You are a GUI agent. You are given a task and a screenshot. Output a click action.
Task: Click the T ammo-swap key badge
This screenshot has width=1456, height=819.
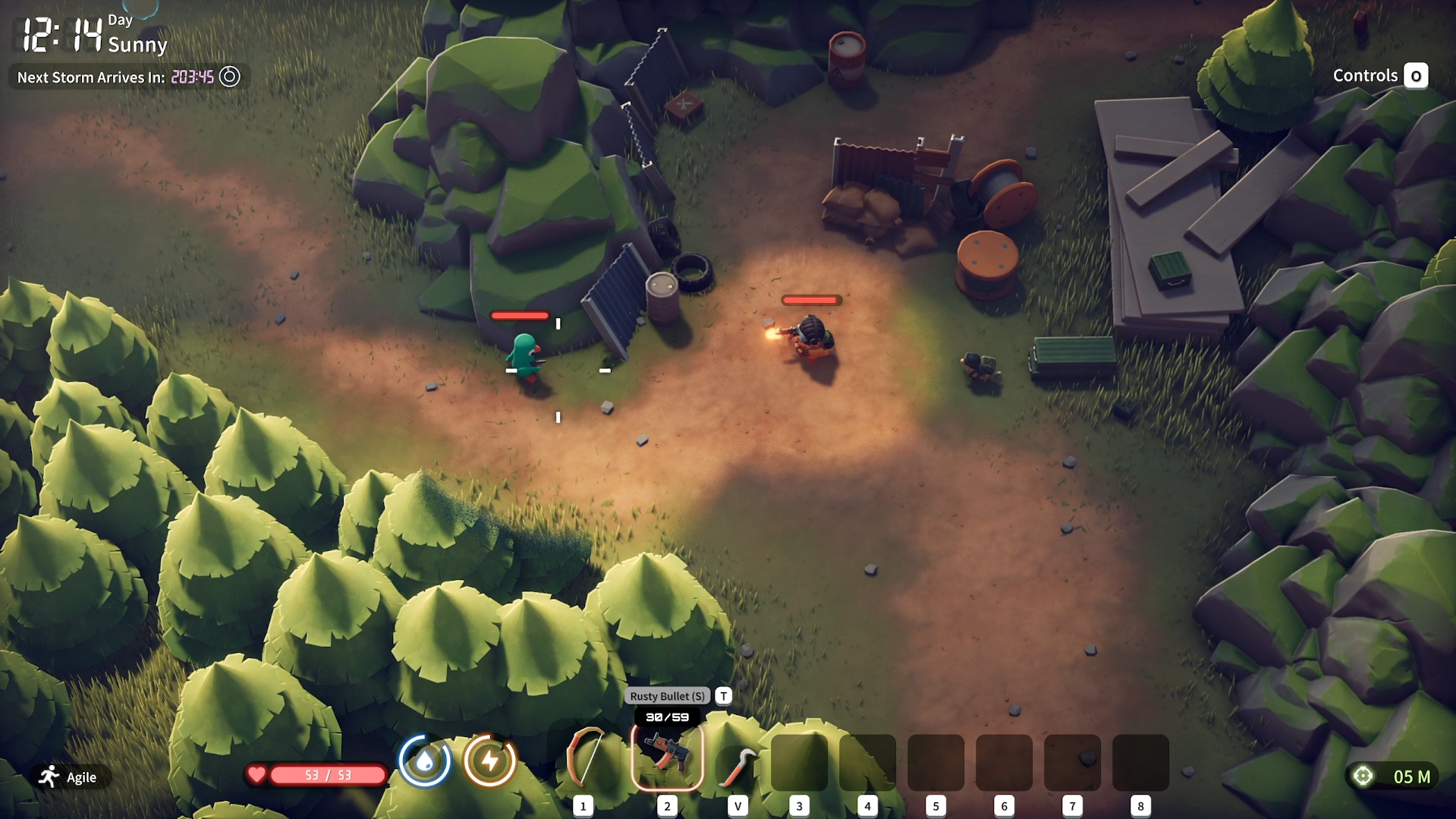pos(722,695)
